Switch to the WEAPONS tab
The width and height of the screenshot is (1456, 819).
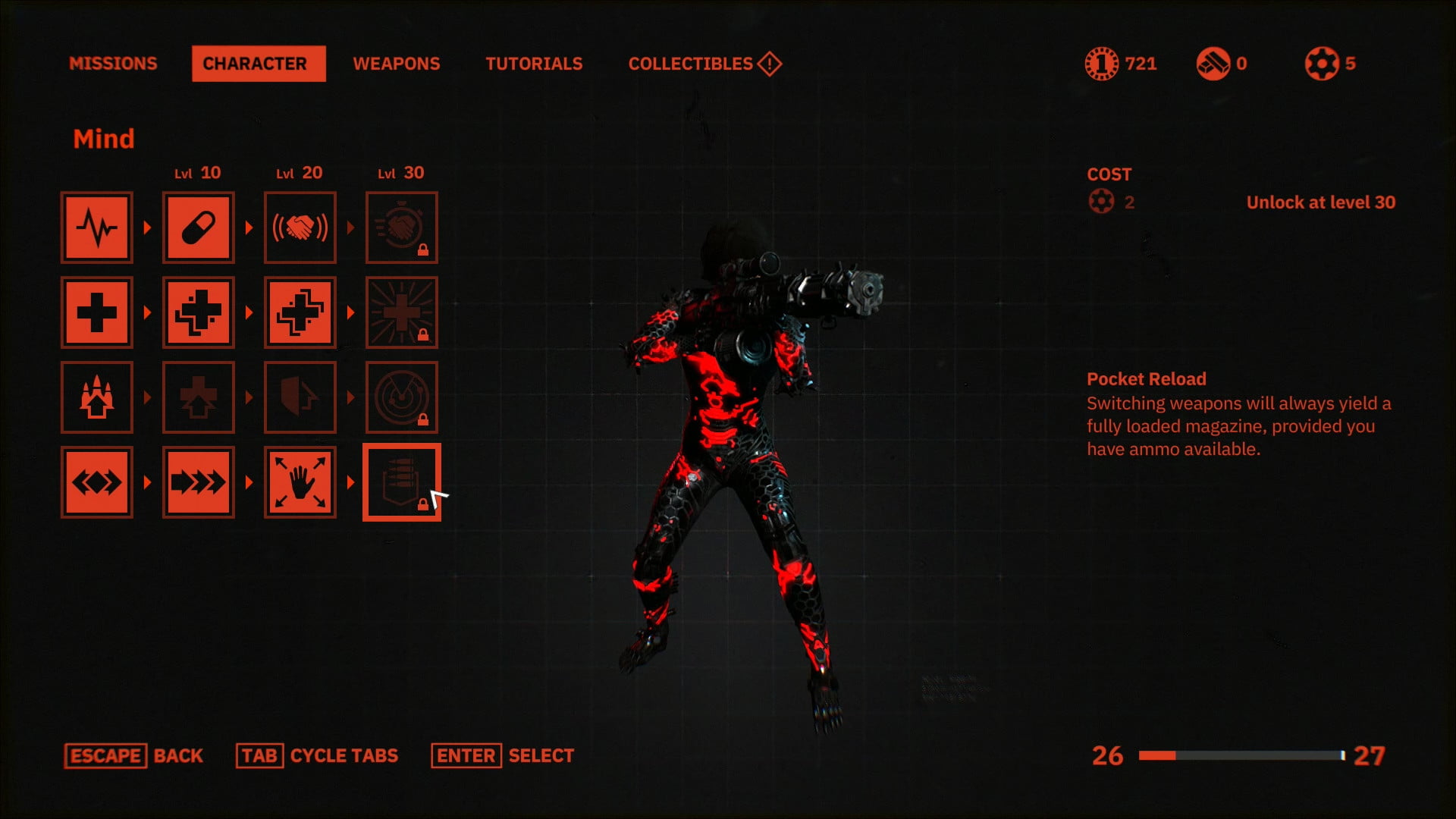[397, 64]
